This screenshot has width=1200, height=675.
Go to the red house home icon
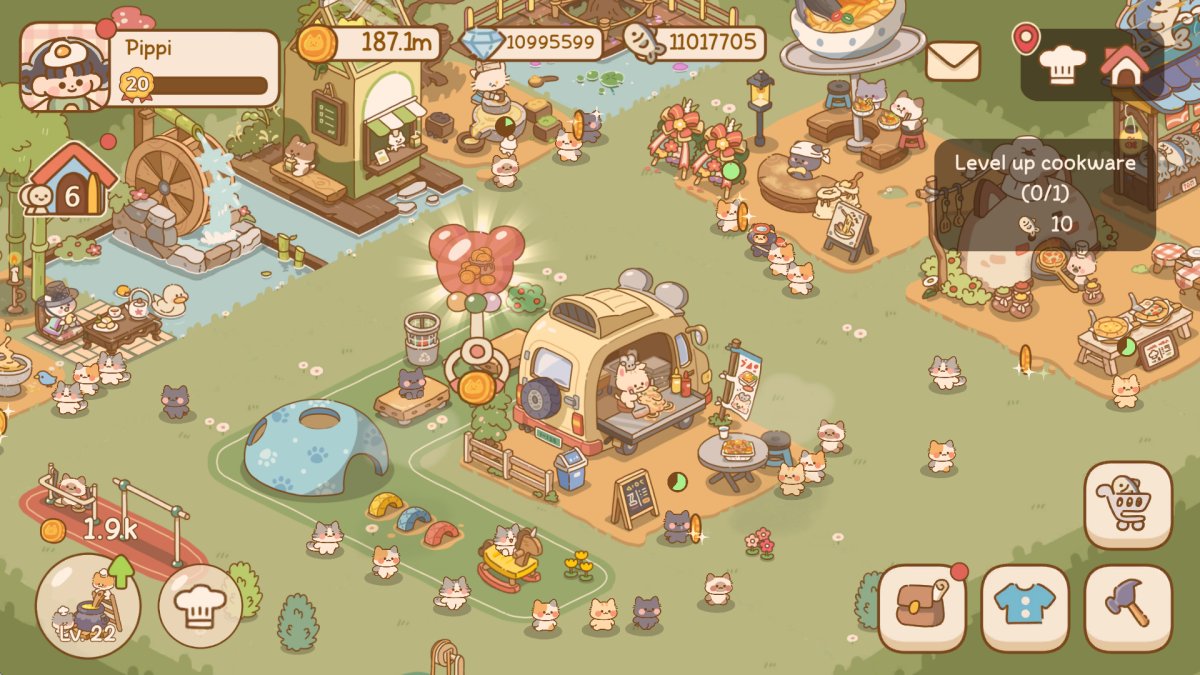point(1125,65)
